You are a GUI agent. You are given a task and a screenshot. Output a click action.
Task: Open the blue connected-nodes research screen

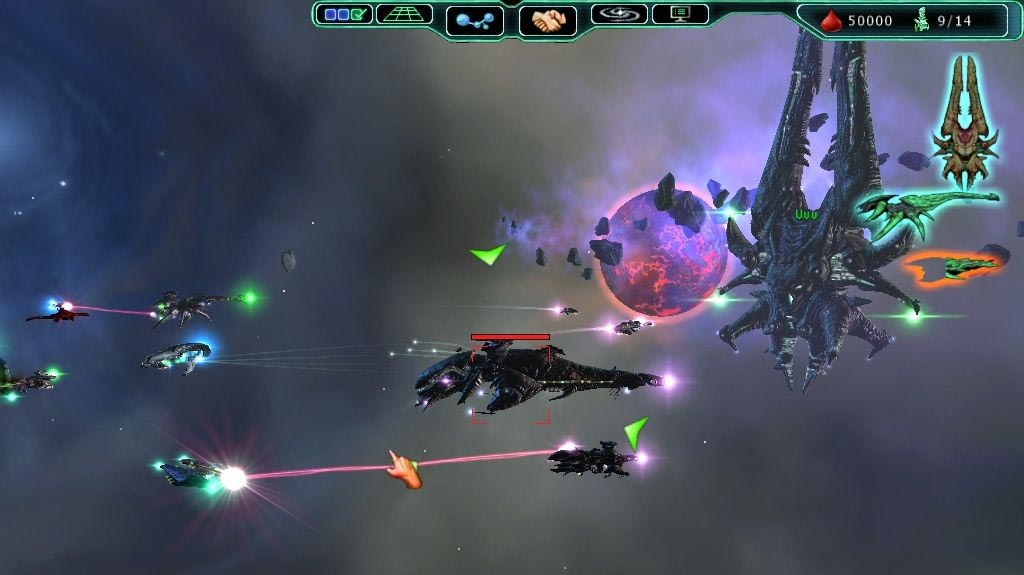(474, 20)
